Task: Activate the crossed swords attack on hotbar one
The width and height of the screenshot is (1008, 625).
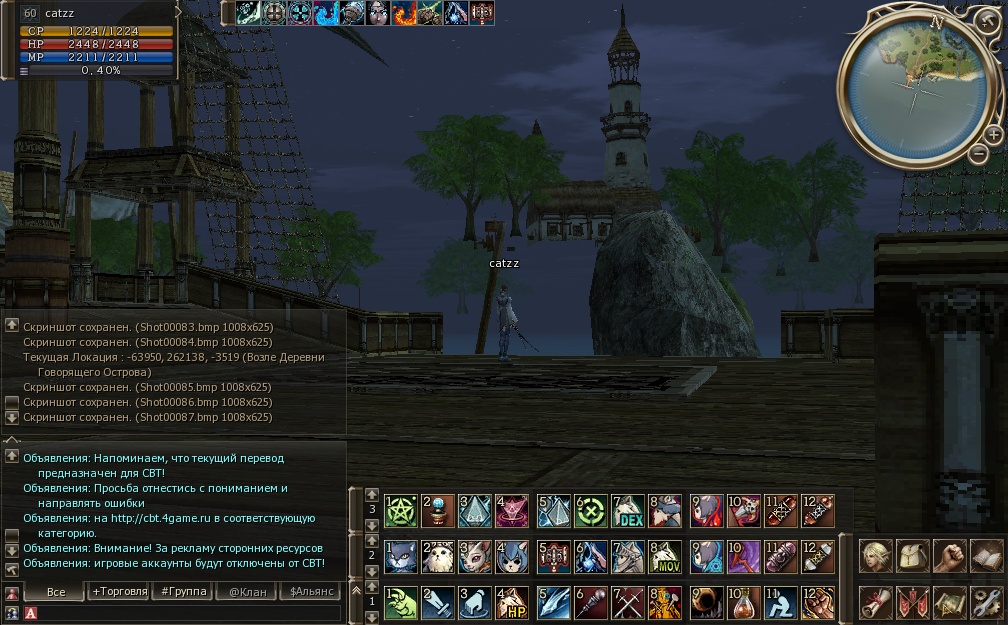Action: coord(628,602)
